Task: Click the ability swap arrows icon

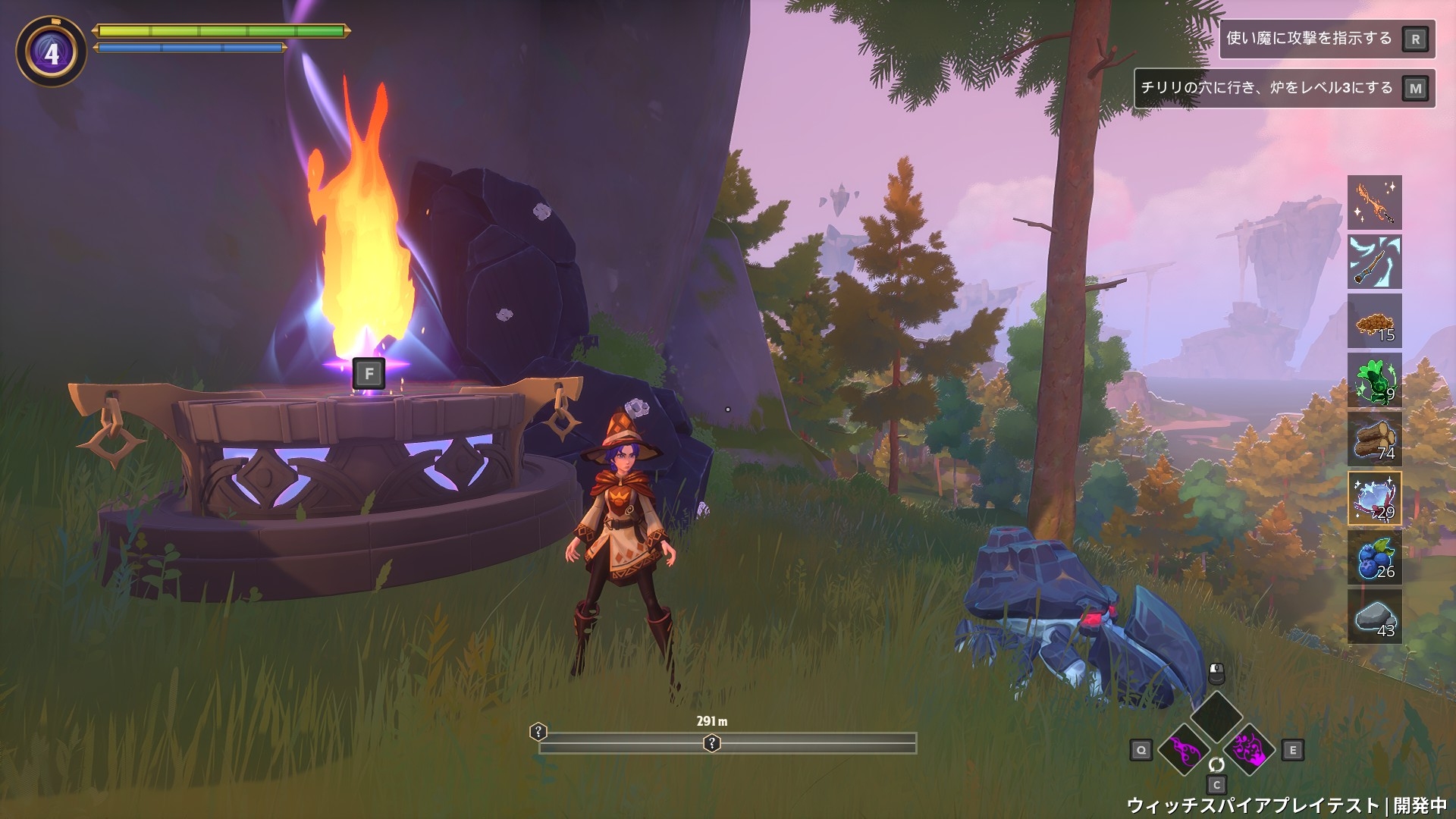Action: click(1216, 764)
